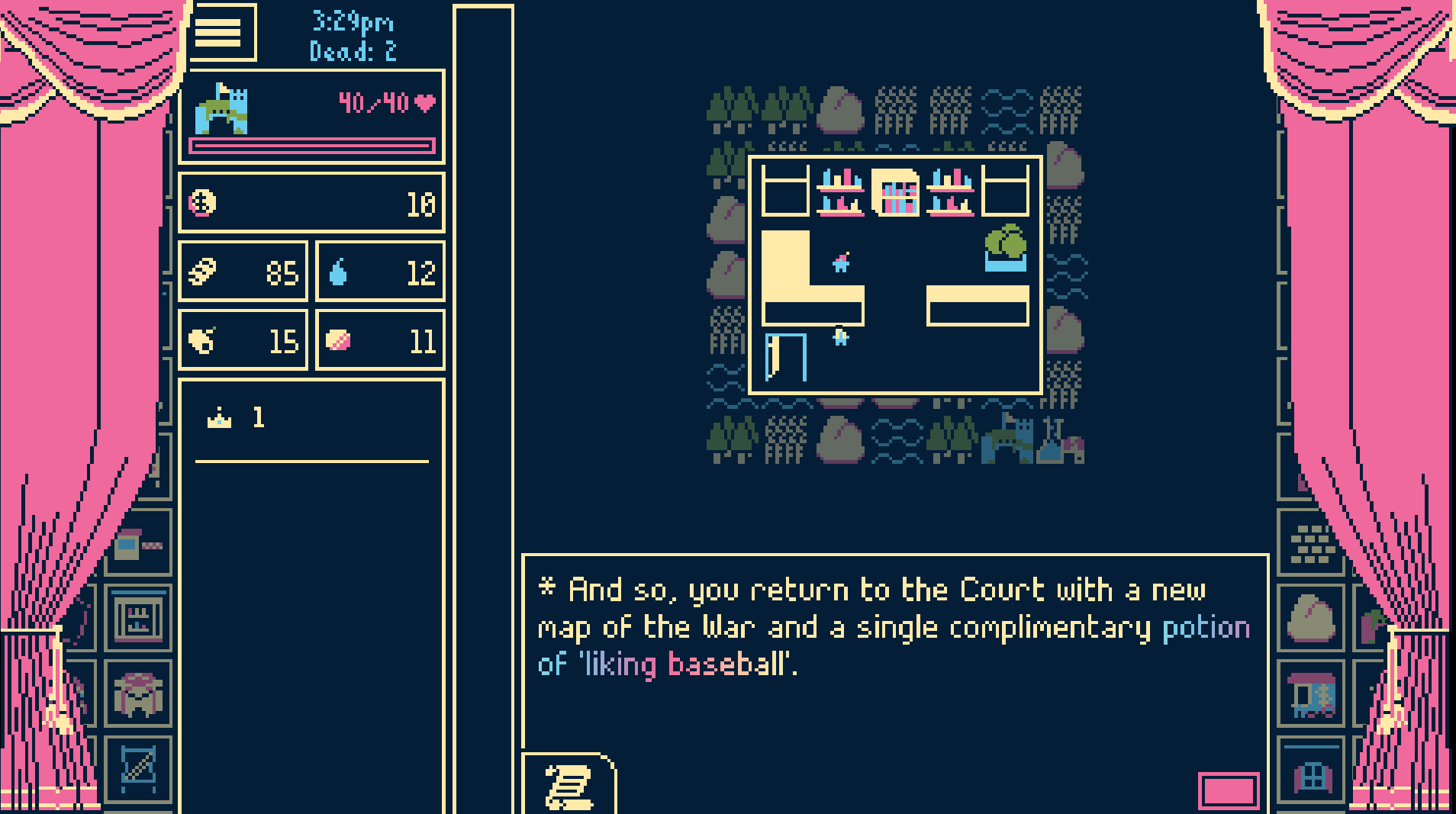Select the boulder rock tile
Screen dimensions: 1456x814
click(x=1312, y=618)
